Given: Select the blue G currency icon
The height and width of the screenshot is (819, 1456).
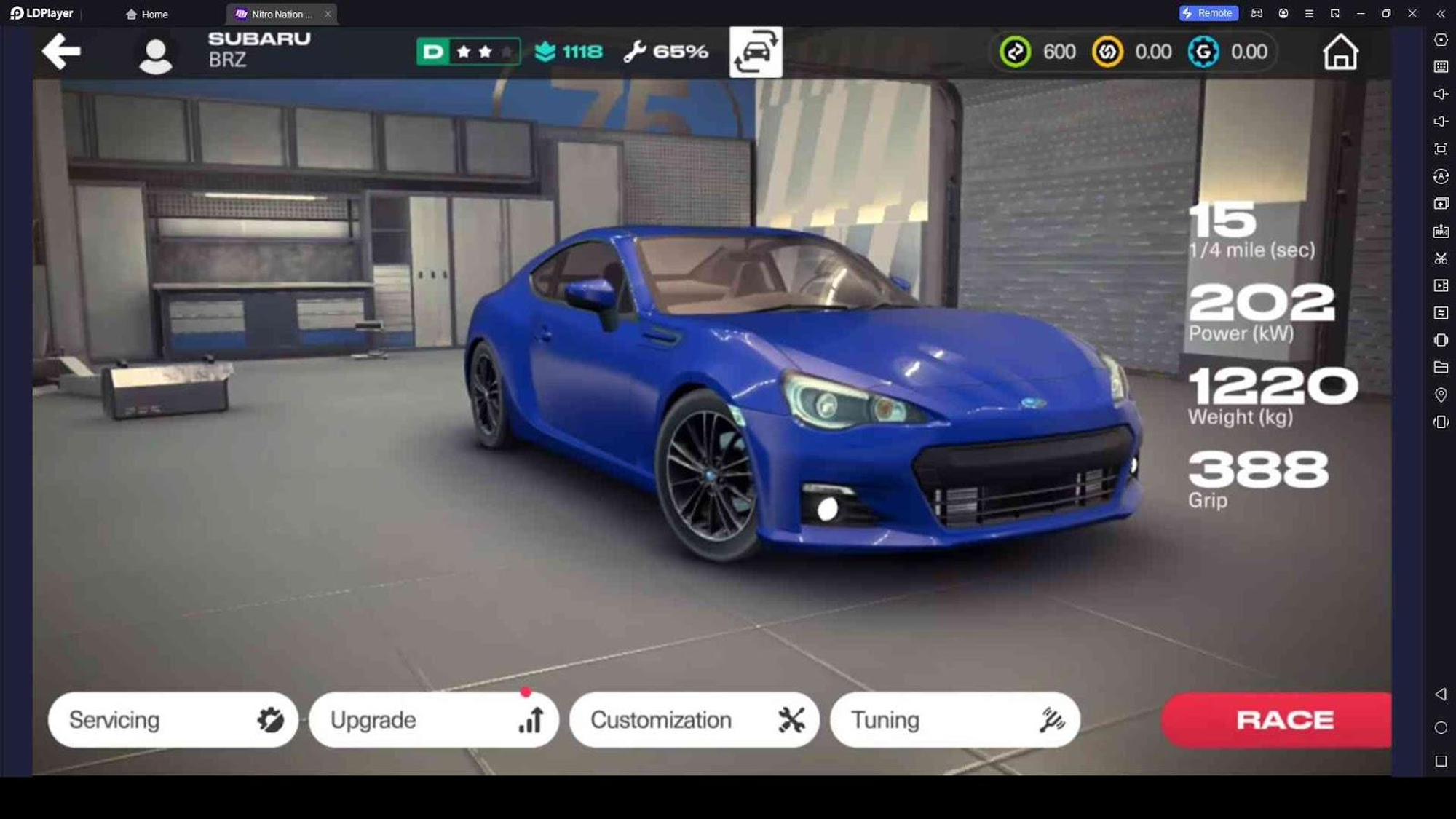Looking at the screenshot, I should point(1203,52).
